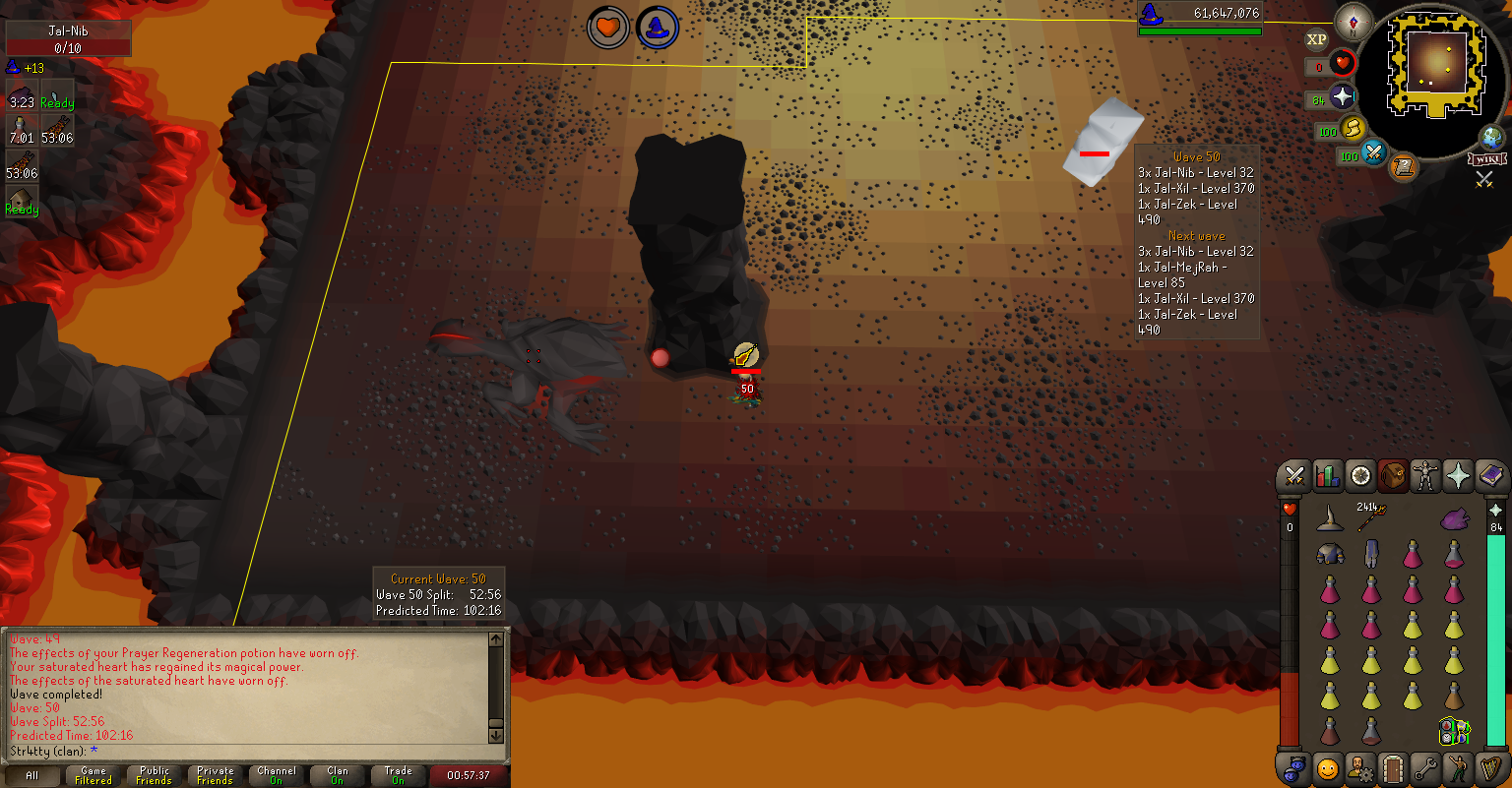The height and width of the screenshot is (788, 1512).
Task: Activate the quick-prayers orb
Action: [x=1341, y=98]
